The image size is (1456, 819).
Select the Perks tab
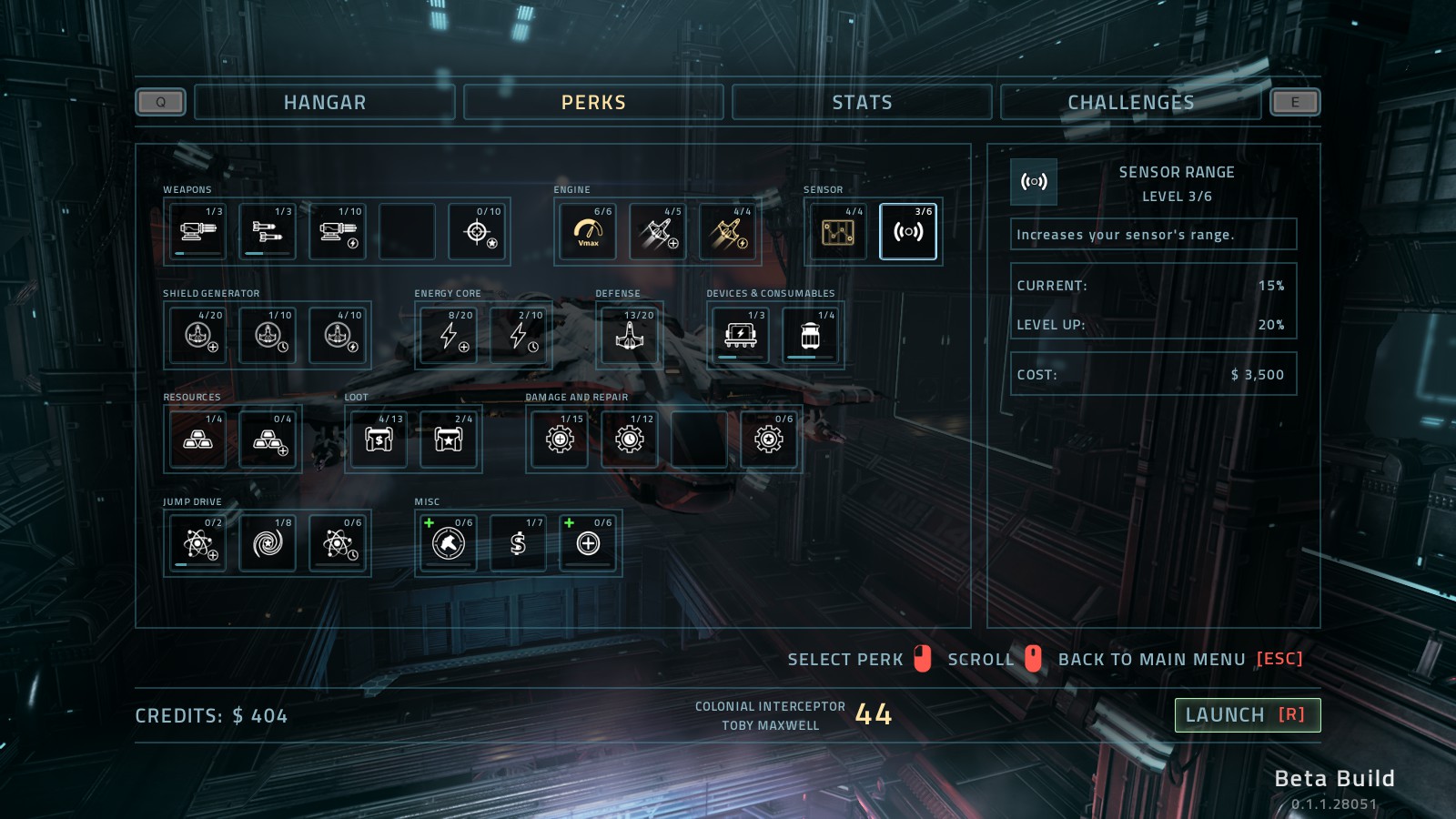[x=593, y=102]
